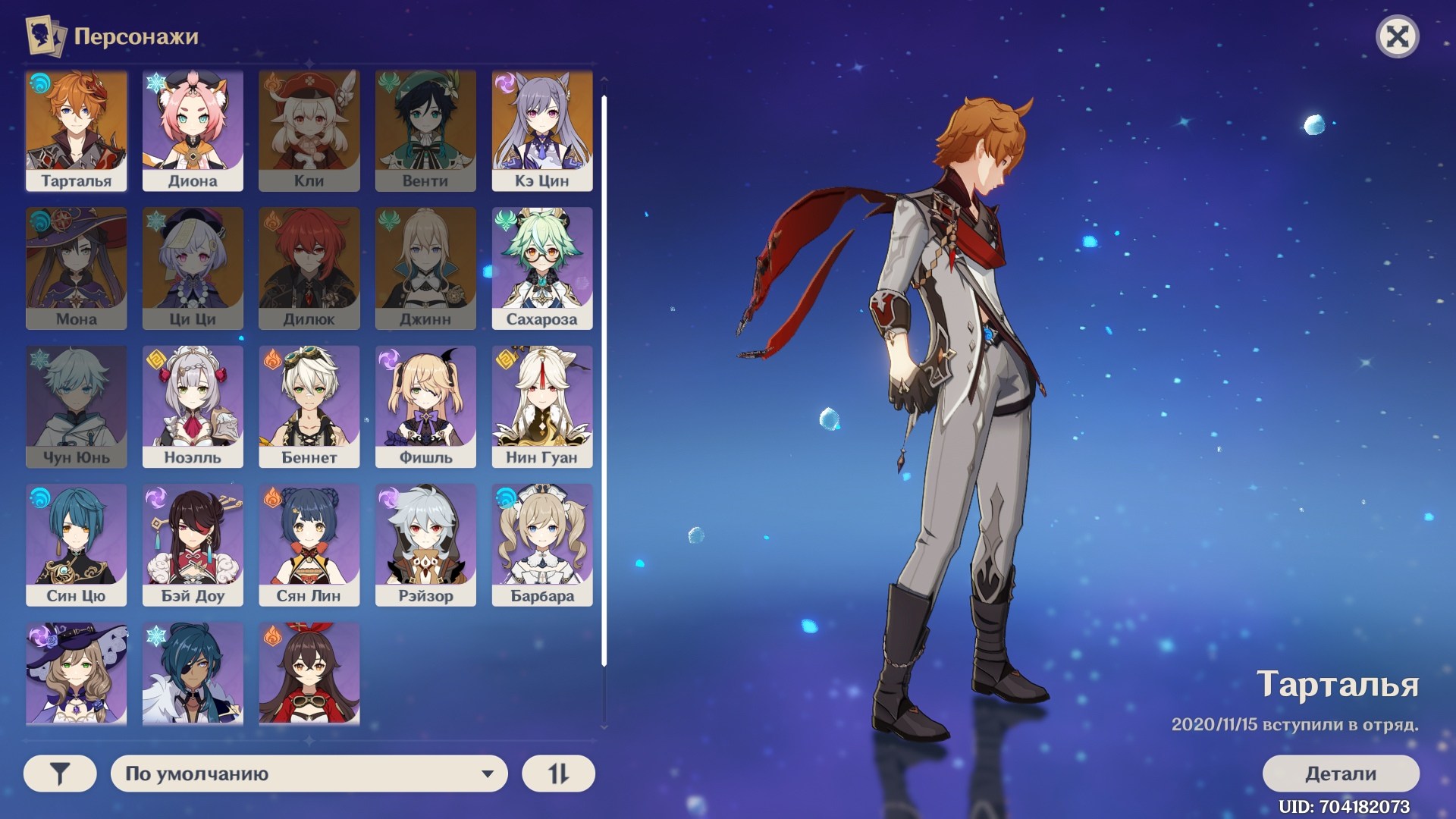Select the Ноэлль character card
This screenshot has width=1456, height=819.
[193, 406]
